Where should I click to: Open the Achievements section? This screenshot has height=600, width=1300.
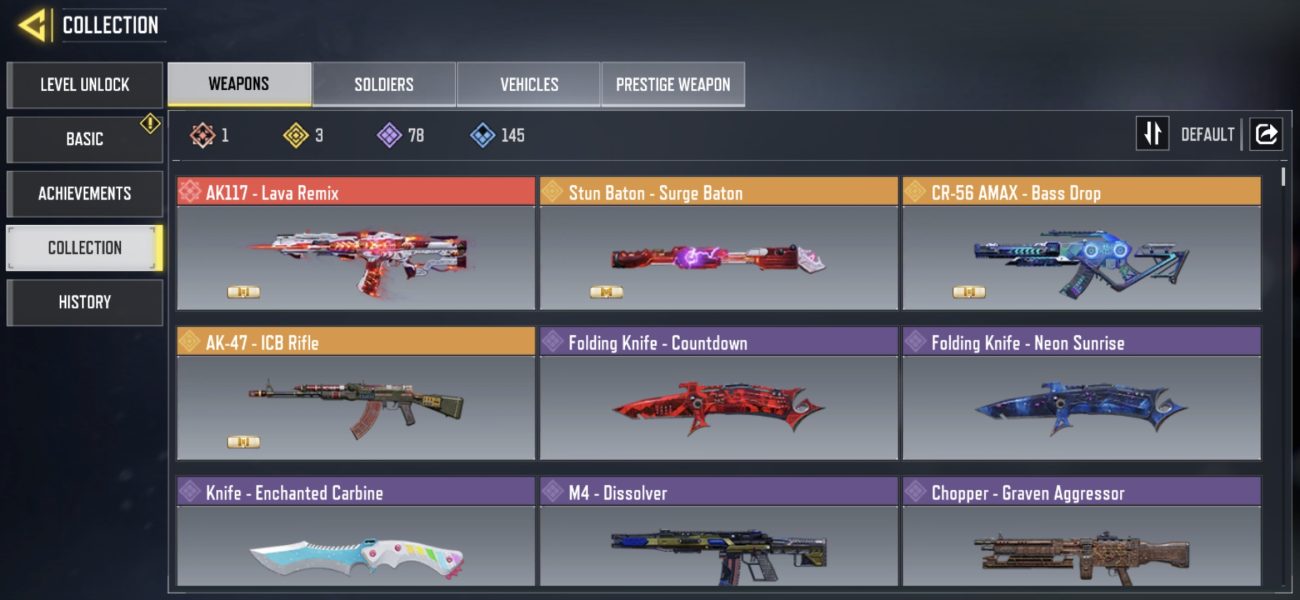tap(84, 193)
